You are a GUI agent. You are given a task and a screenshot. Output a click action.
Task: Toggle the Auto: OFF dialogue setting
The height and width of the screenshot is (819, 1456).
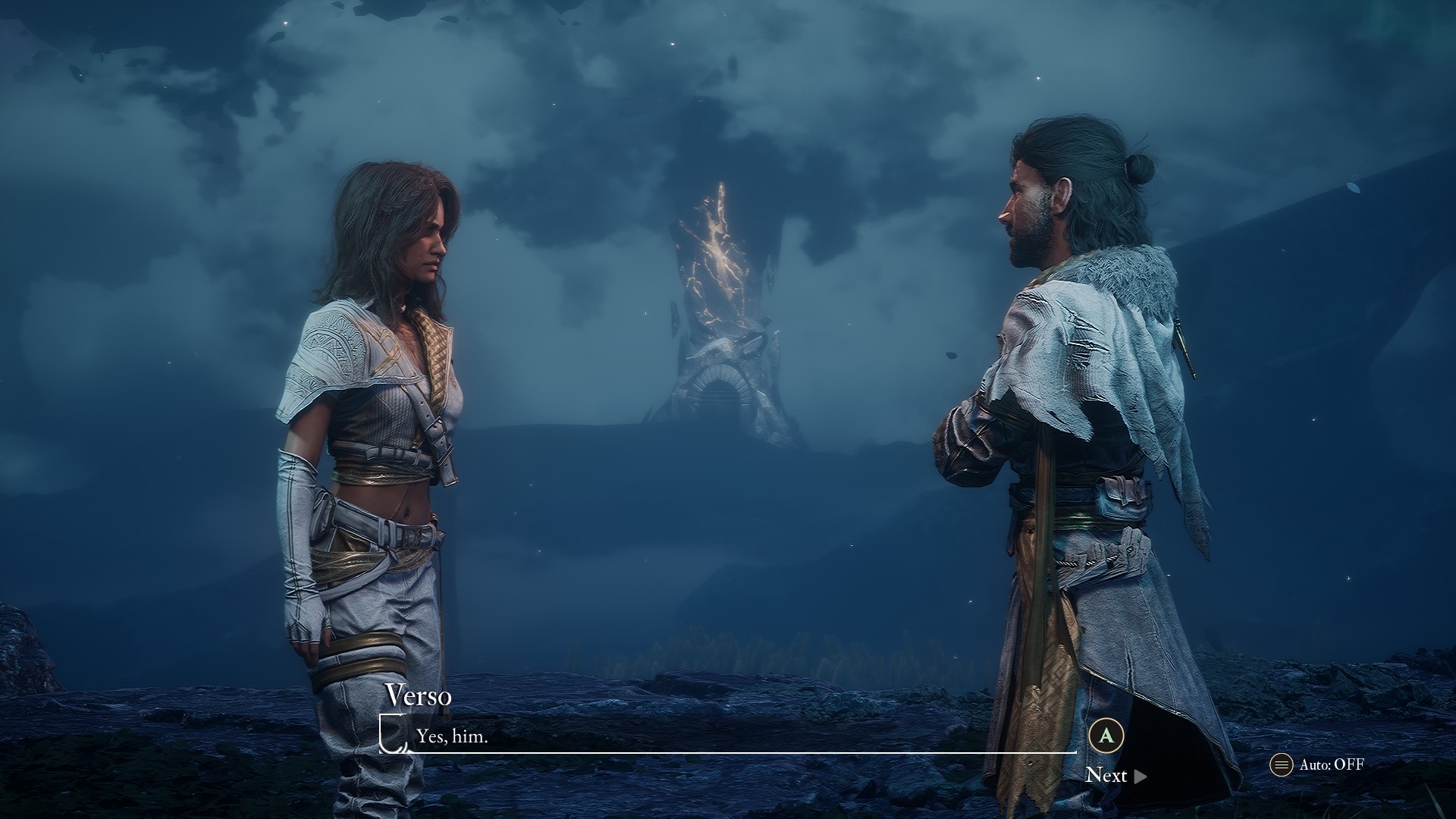click(x=1318, y=764)
